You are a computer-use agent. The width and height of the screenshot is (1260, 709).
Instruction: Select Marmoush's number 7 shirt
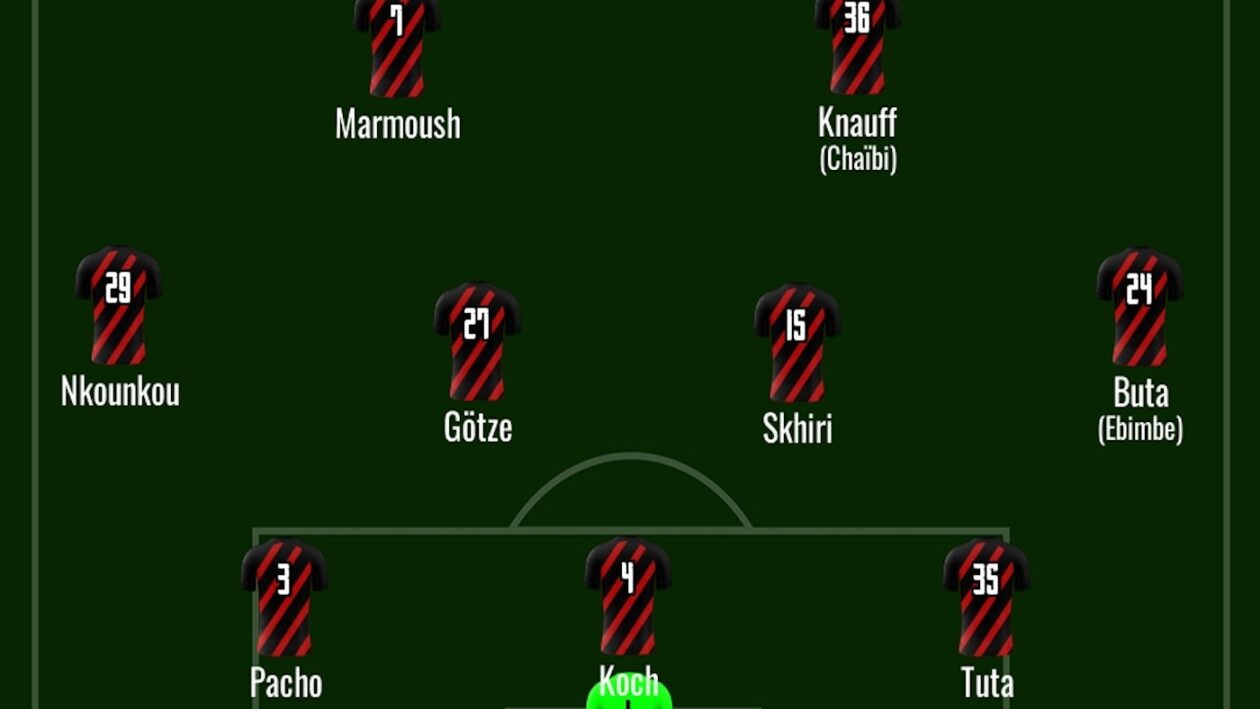click(x=397, y=45)
